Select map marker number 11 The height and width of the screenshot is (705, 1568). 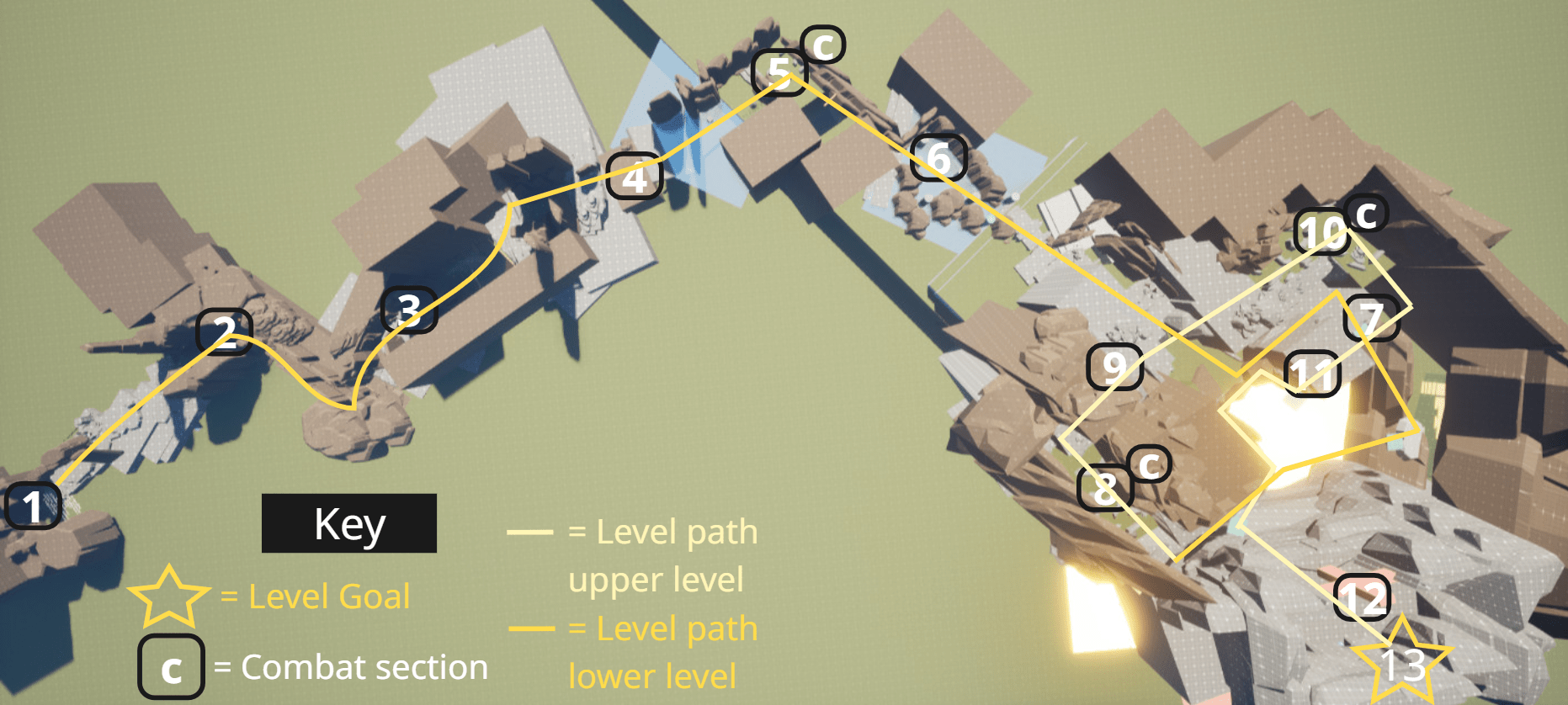pos(1312,374)
